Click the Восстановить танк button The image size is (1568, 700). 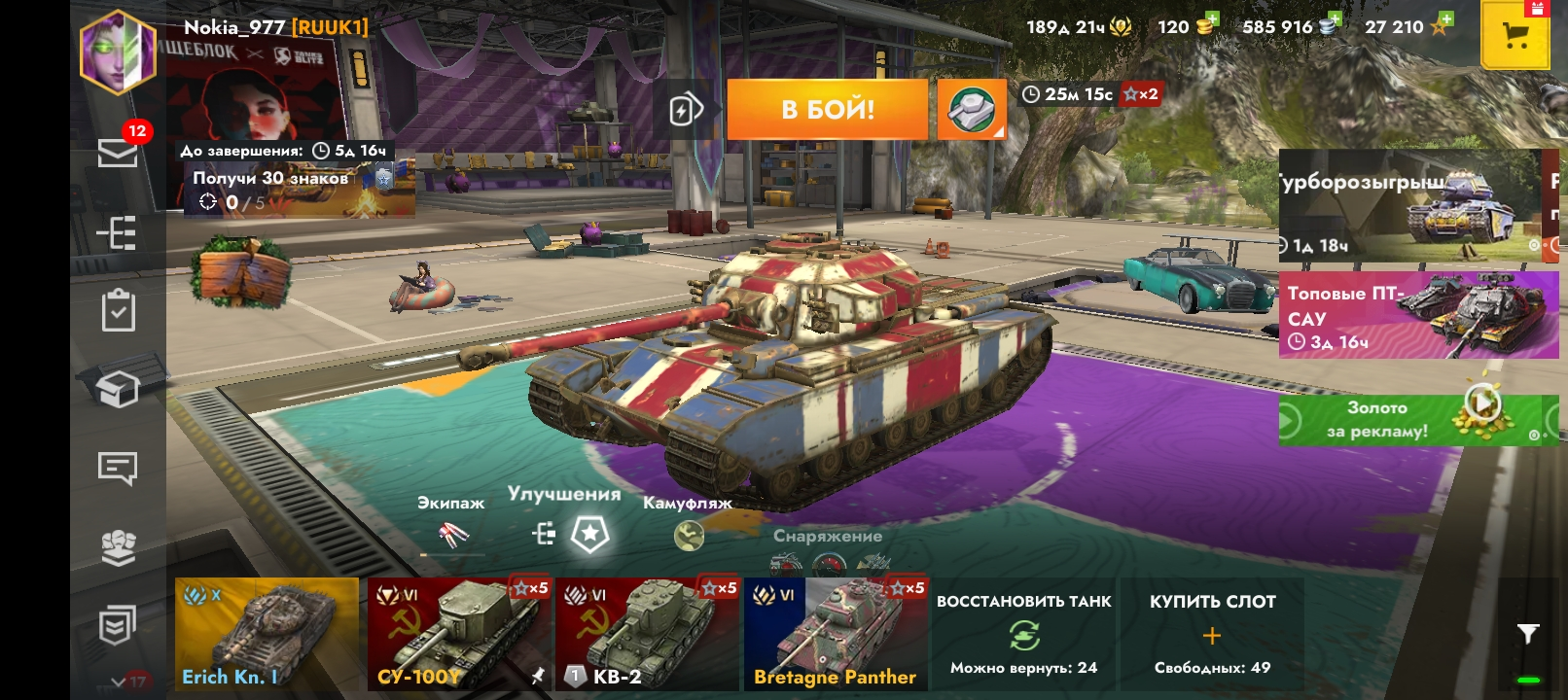point(1023,634)
